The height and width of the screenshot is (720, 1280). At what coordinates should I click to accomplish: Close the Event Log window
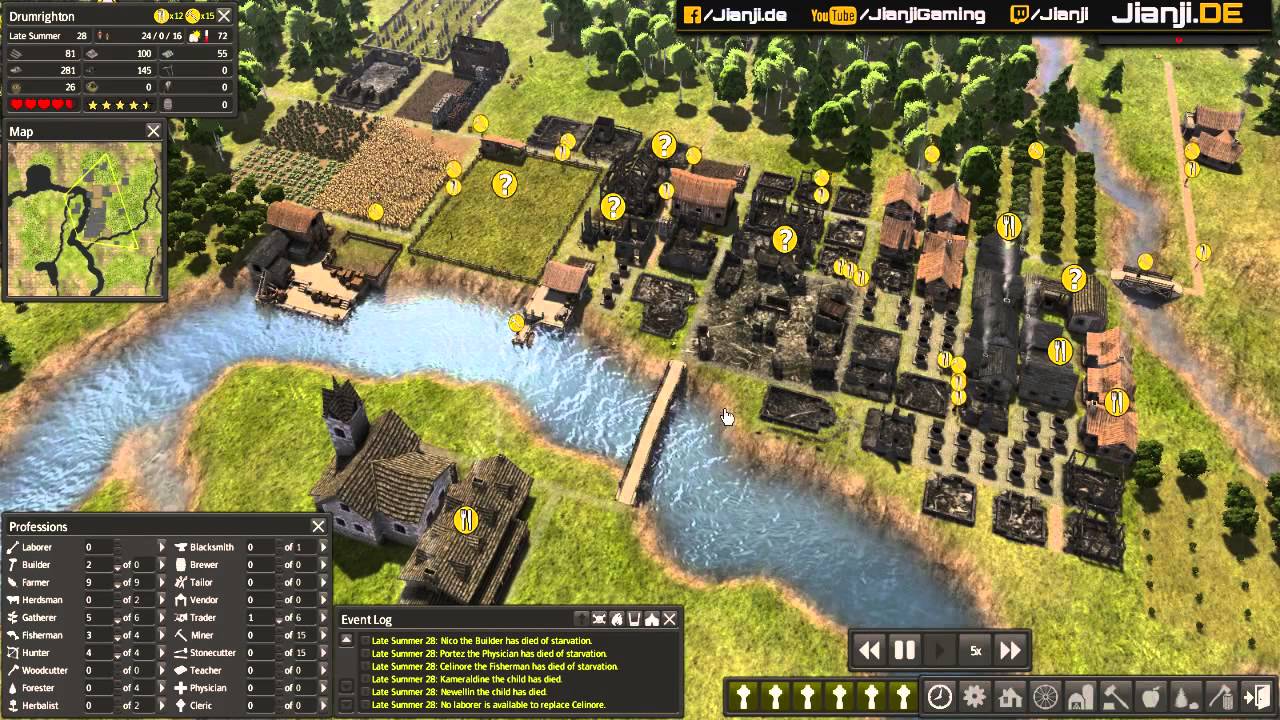click(670, 619)
